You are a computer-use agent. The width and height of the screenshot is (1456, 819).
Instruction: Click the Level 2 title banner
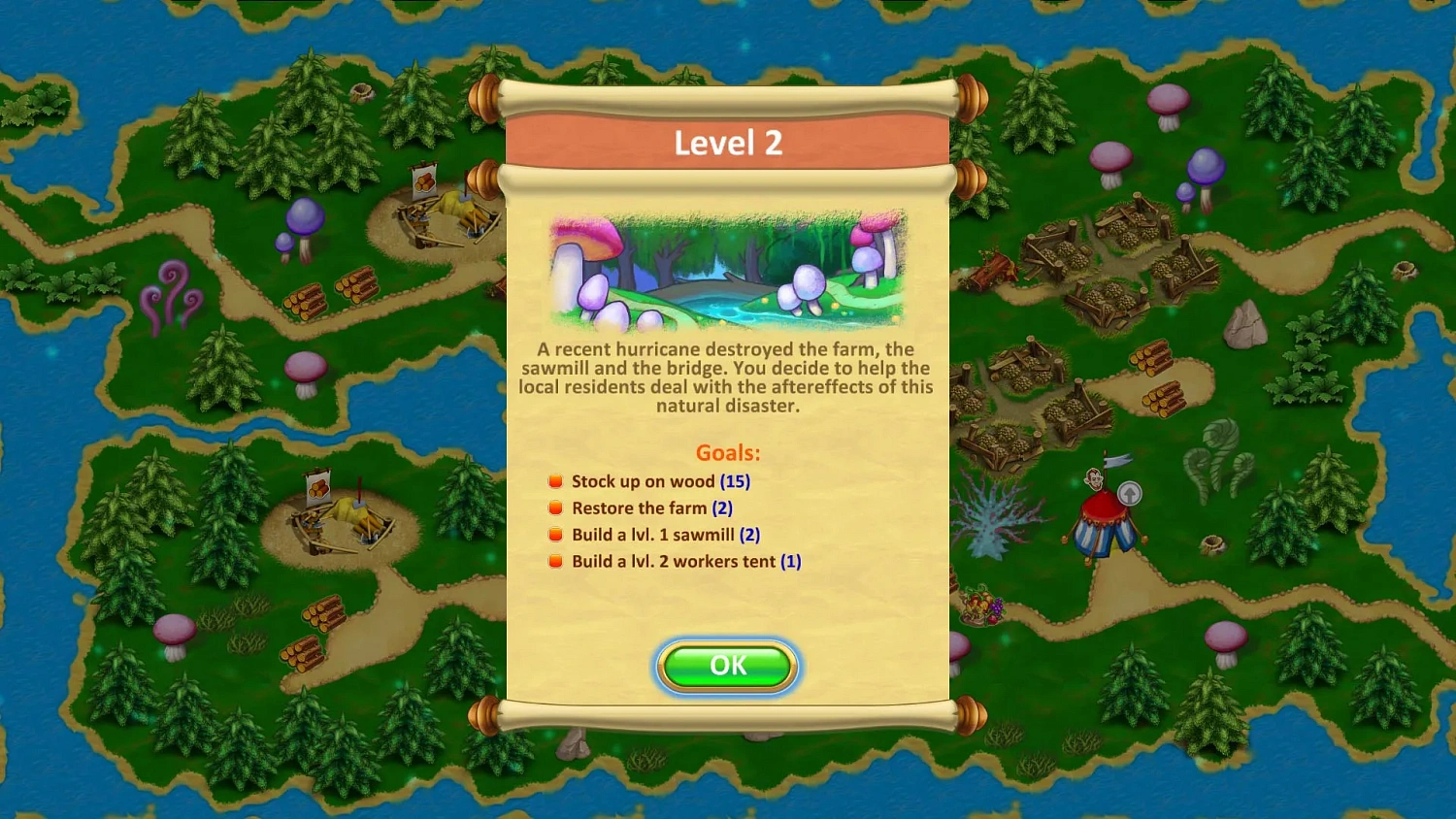coord(727,143)
